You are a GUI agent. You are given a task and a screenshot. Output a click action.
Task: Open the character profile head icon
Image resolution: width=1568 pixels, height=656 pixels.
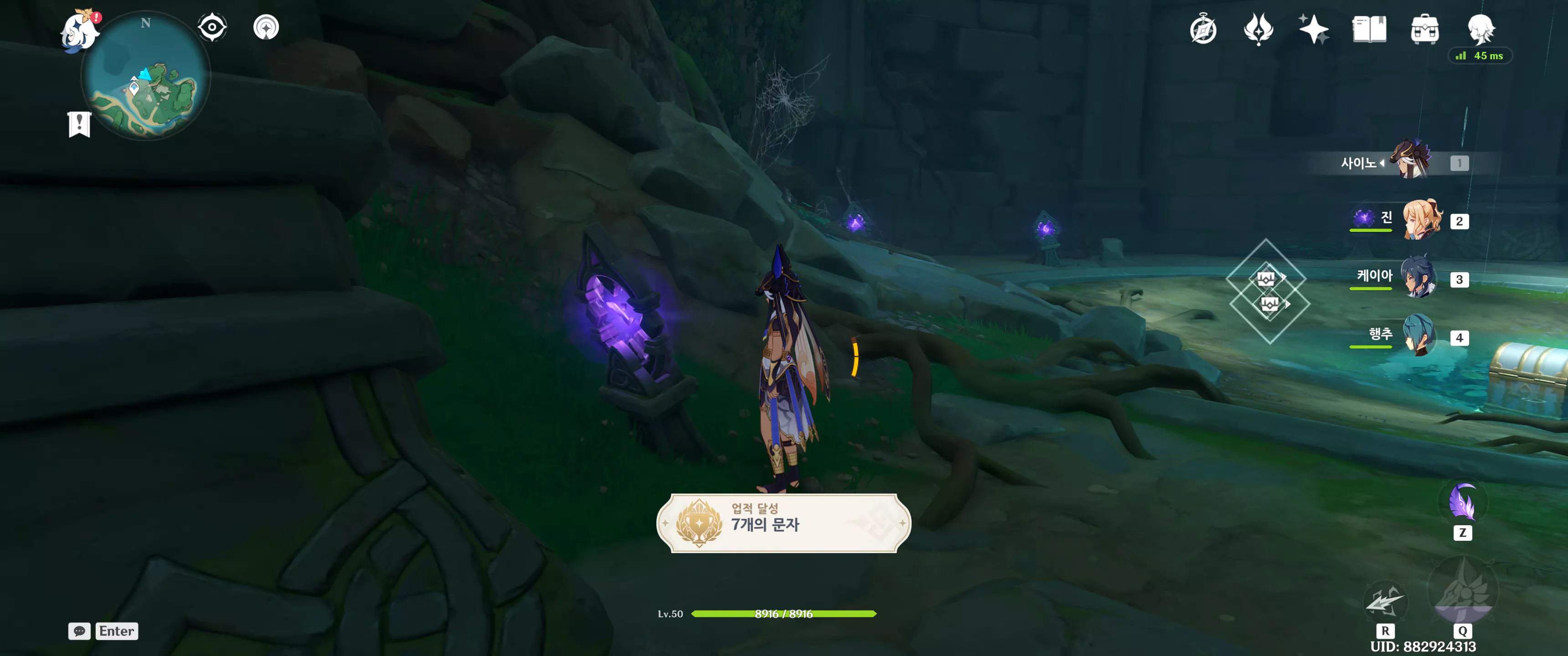[1480, 29]
